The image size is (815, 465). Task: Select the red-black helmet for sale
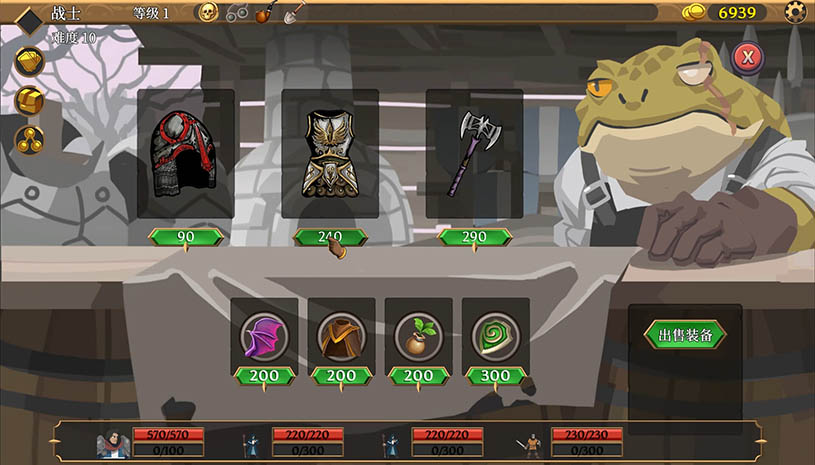[x=185, y=155]
